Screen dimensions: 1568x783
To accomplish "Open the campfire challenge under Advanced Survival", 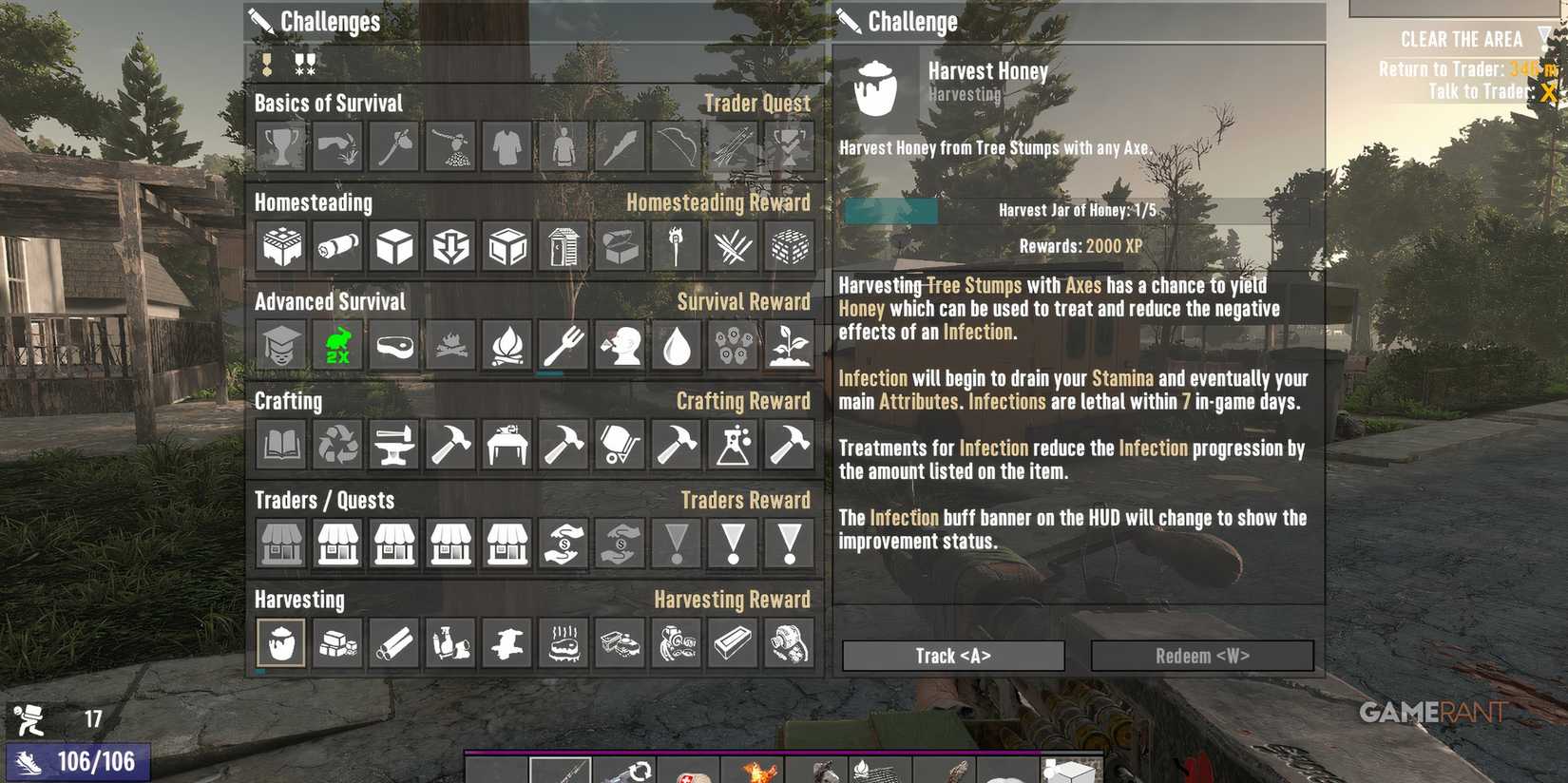I will pos(507,345).
